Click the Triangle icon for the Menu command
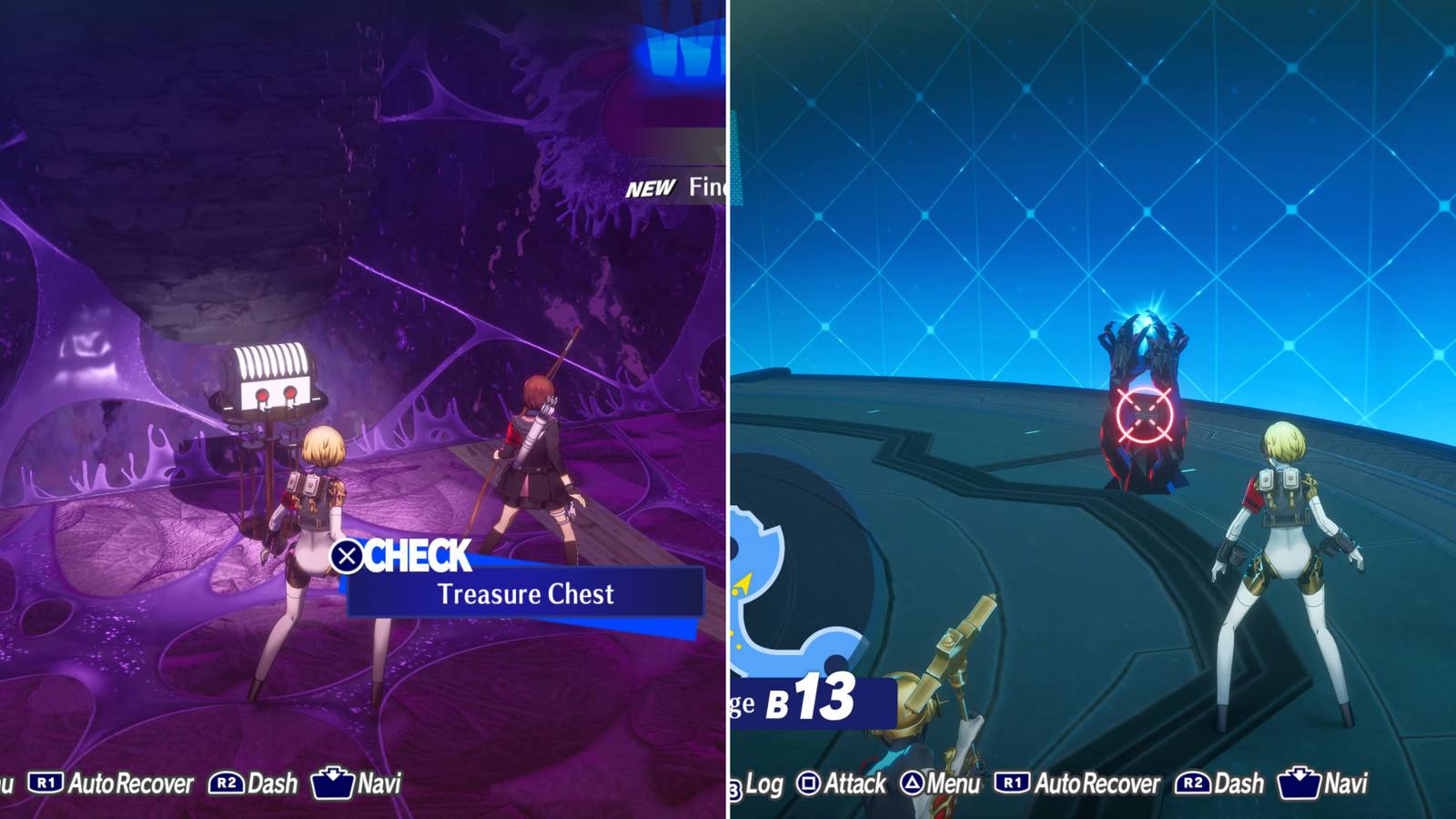This screenshot has height=819, width=1456. 913,784
